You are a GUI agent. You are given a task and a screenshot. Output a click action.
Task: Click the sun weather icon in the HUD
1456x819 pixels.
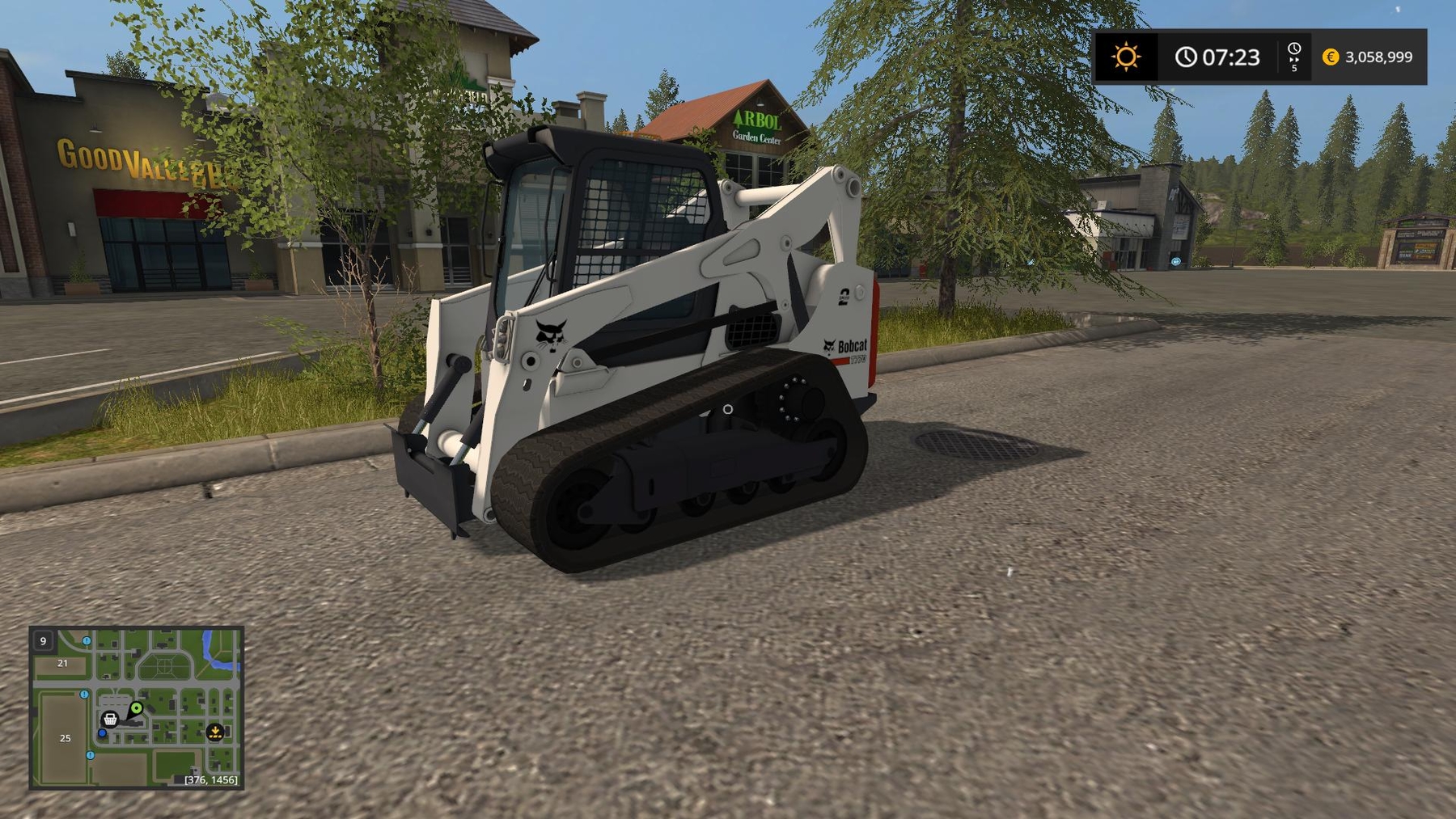click(1127, 55)
